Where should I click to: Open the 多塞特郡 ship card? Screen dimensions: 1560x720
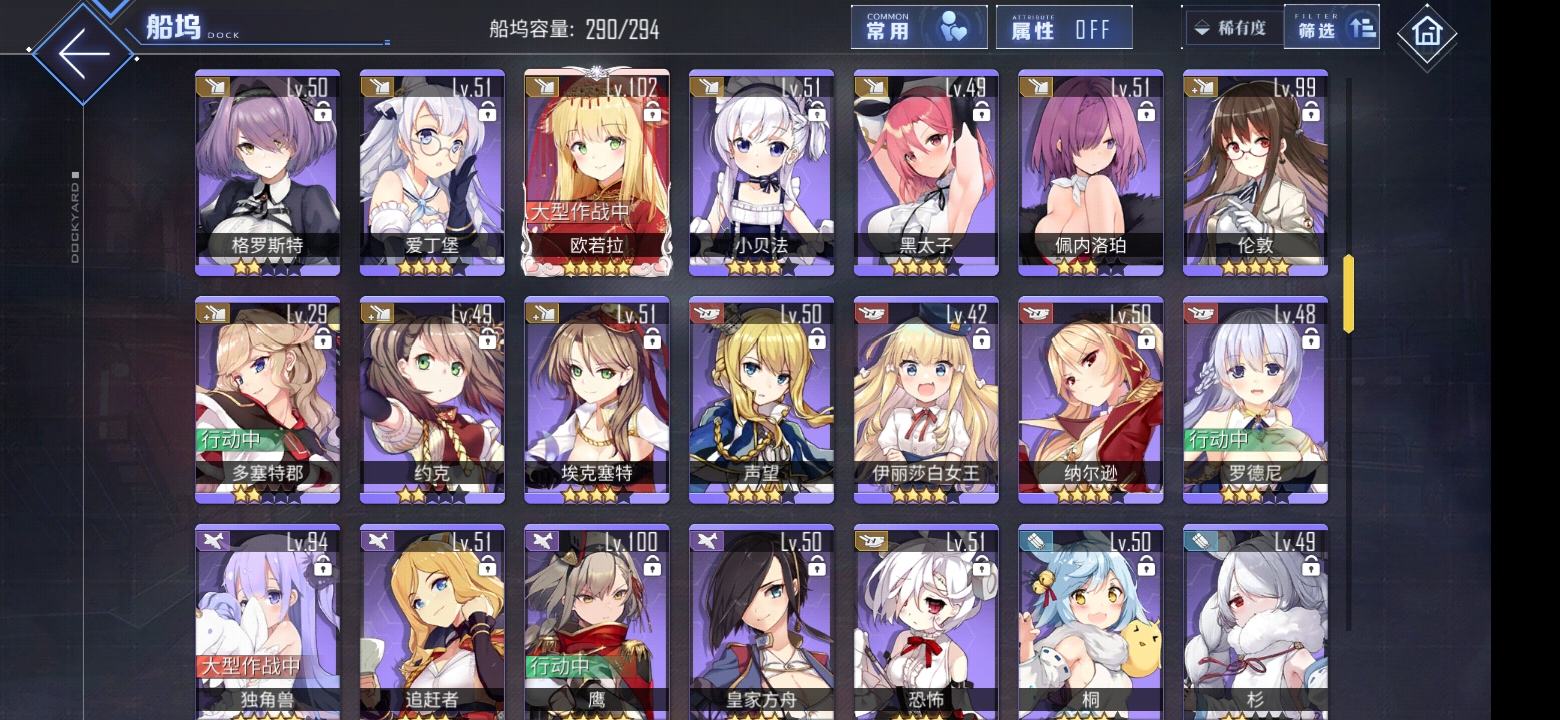(267, 399)
